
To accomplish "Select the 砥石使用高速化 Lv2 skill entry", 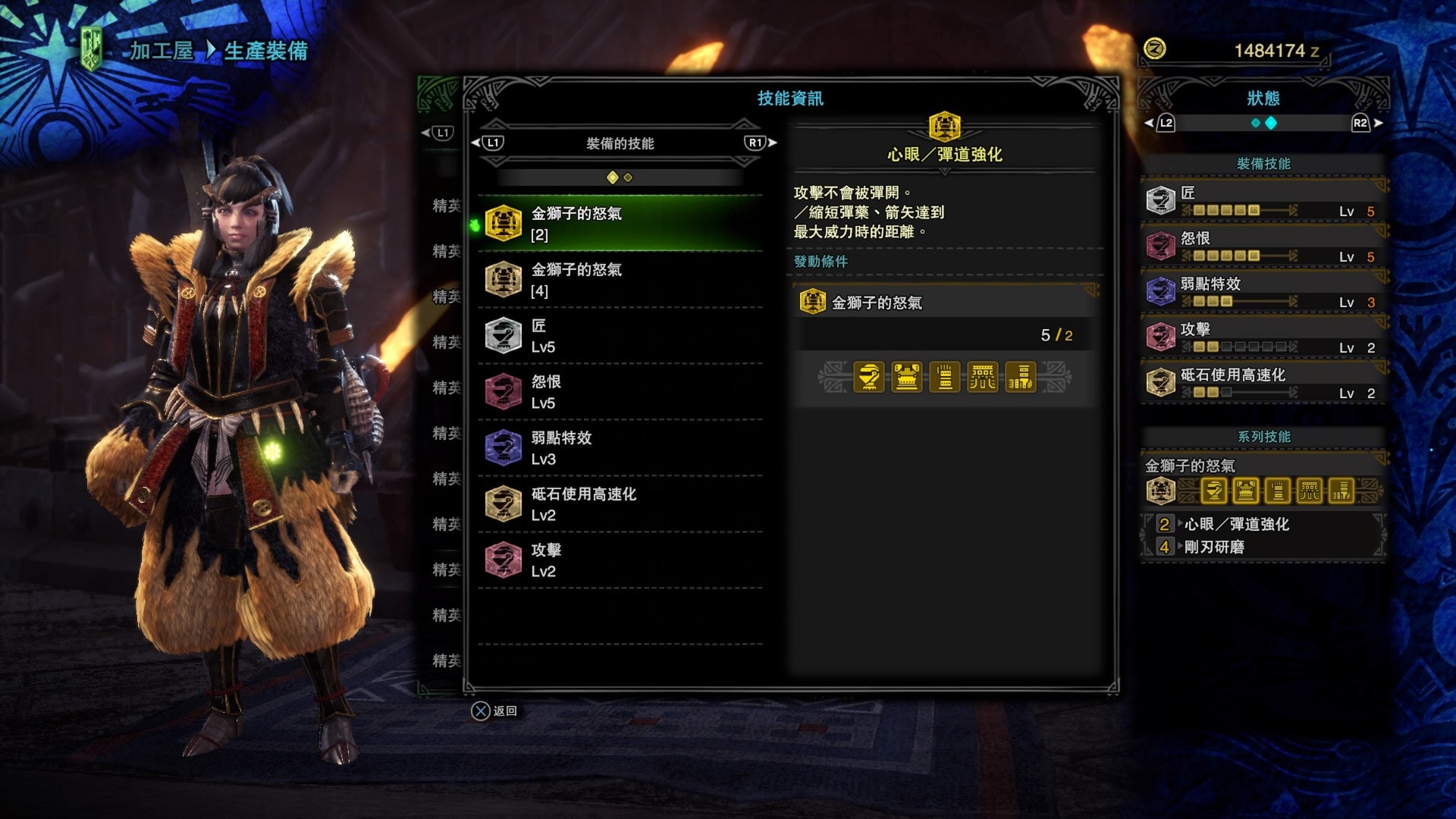I will (x=620, y=504).
